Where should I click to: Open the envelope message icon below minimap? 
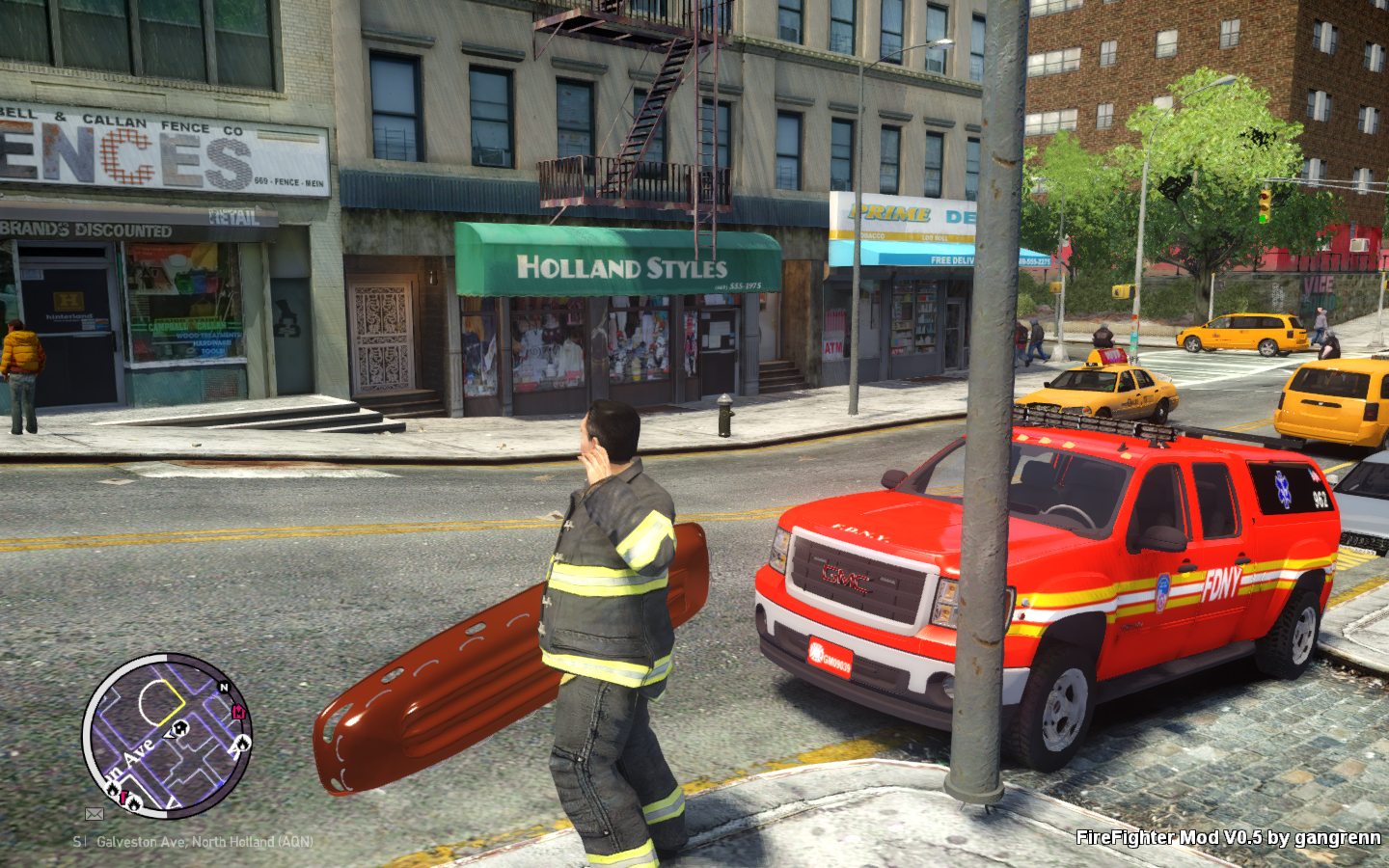95,814
